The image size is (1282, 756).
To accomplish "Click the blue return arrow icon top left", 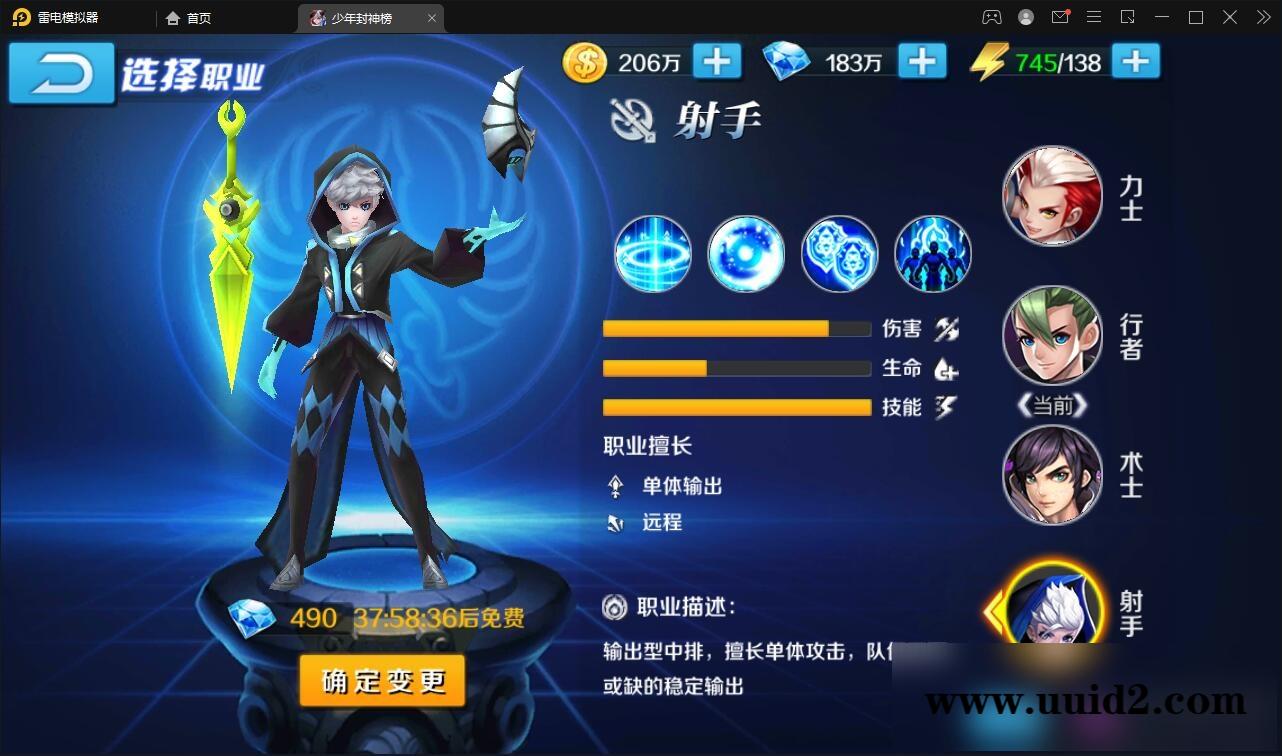I will click(60, 73).
